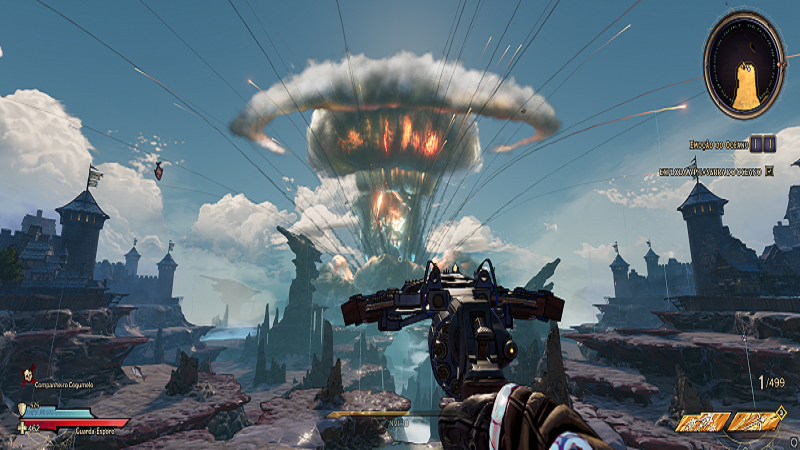Open the circular minimap

(744, 65)
